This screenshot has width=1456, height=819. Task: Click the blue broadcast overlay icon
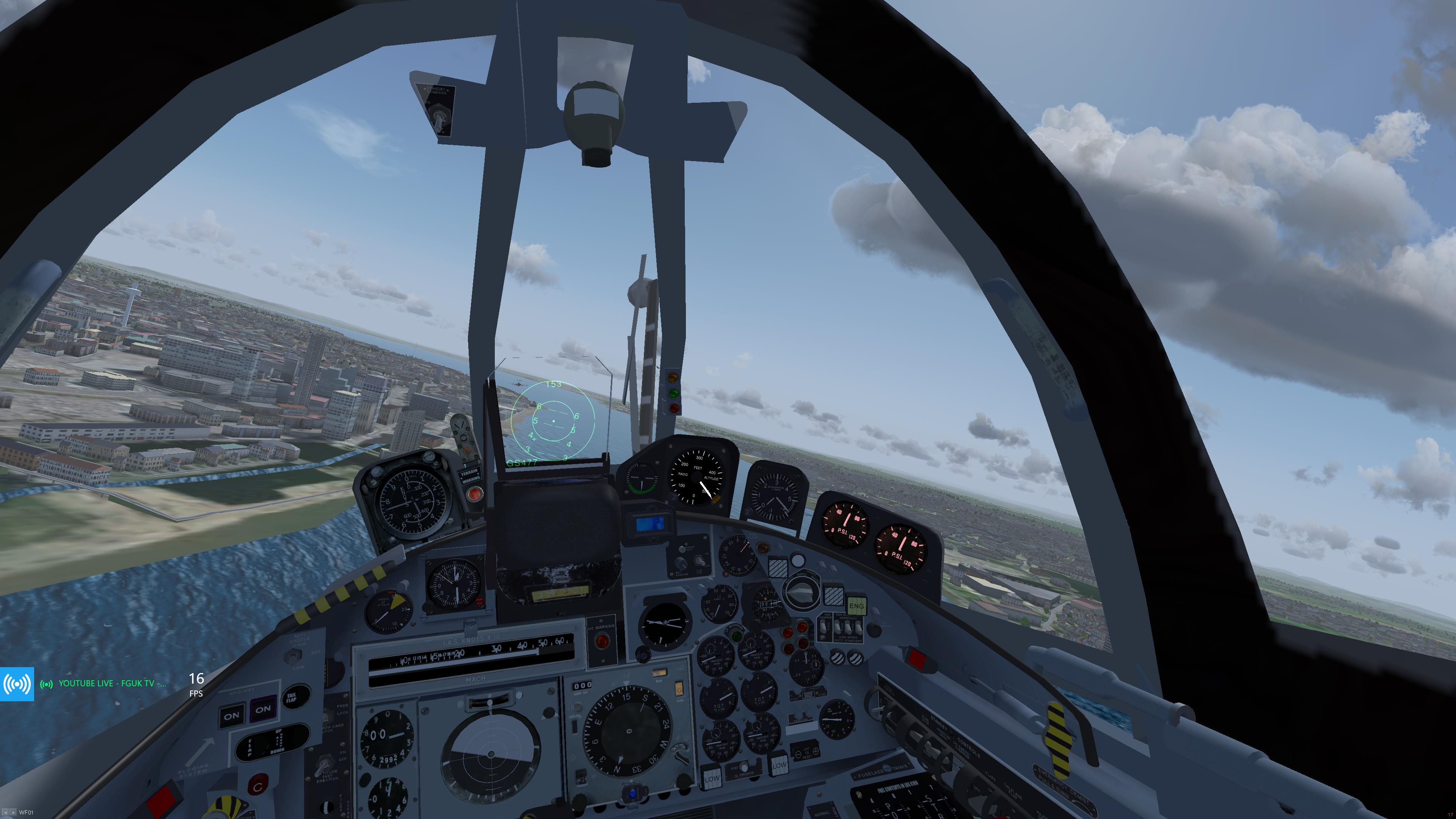tap(17, 684)
